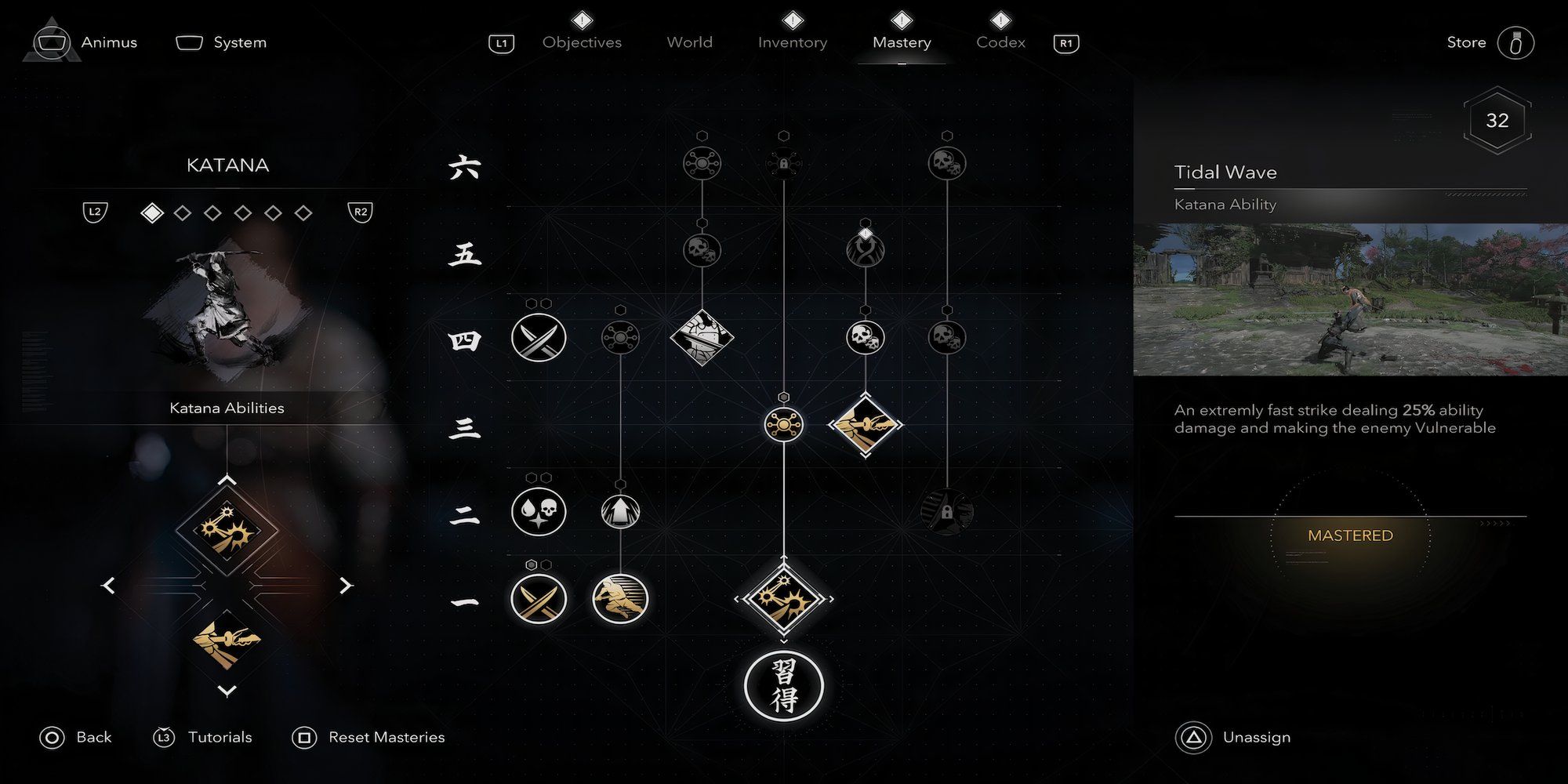
Task: Open the World tab
Action: [x=689, y=42]
